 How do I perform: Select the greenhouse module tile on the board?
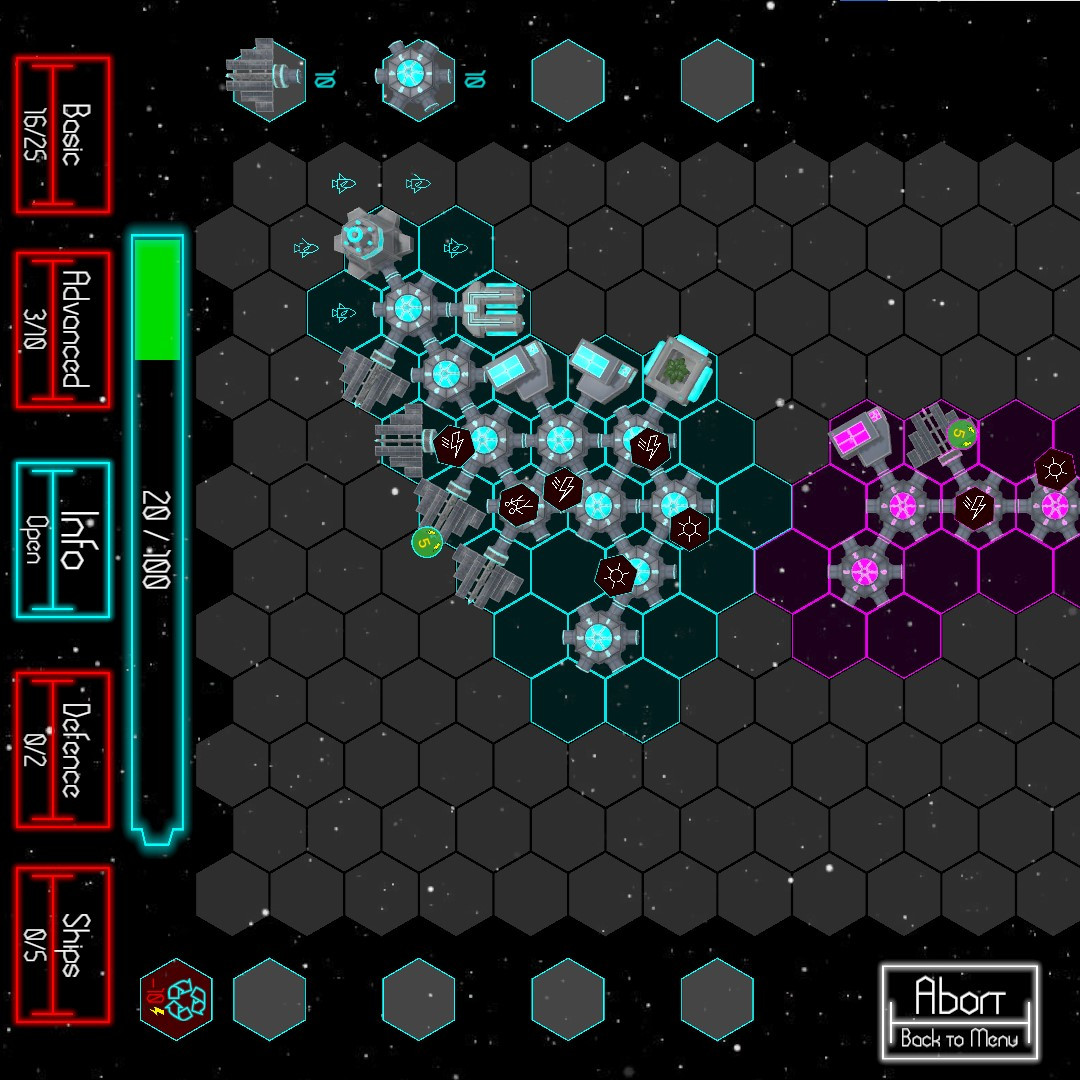click(x=679, y=372)
